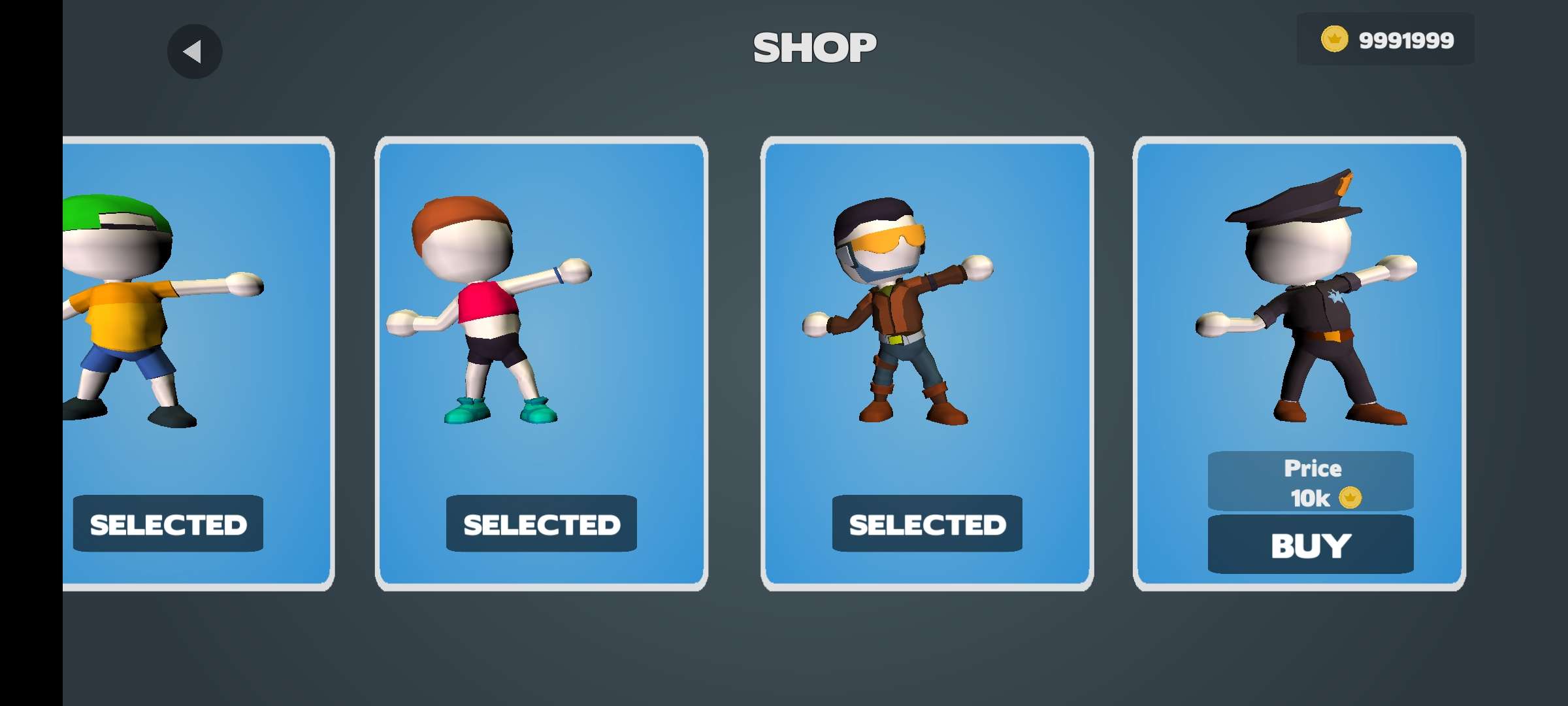
Task: Click SELECTED under the red-haired character
Action: pos(541,524)
